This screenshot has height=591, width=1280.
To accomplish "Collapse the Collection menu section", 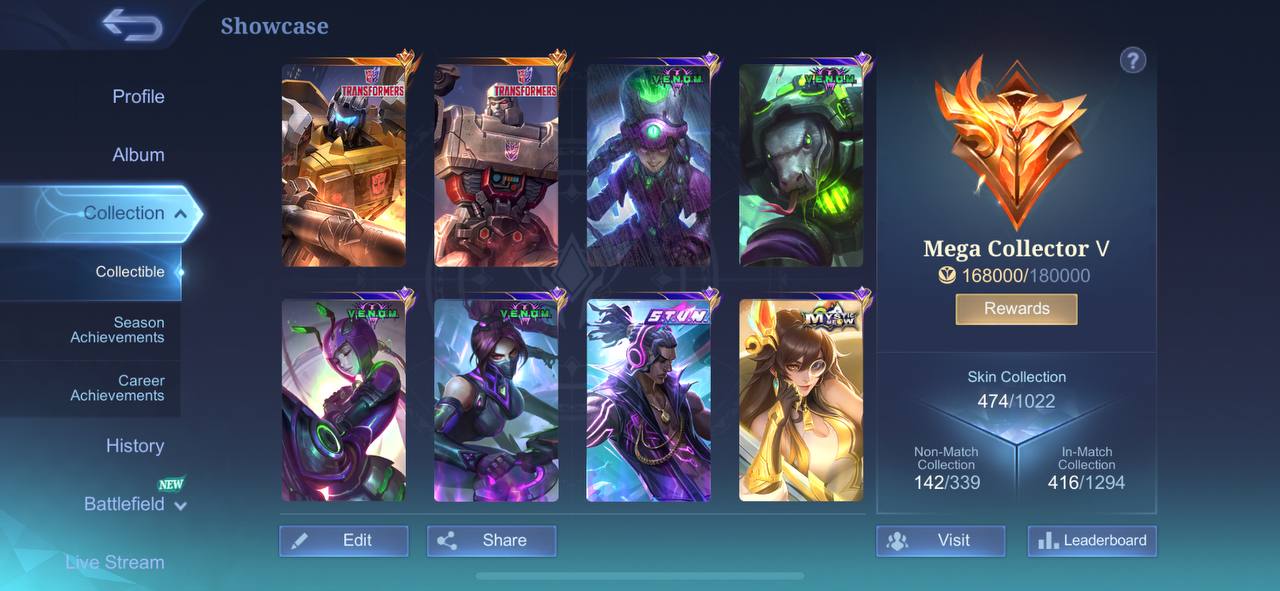I will pyautogui.click(x=179, y=213).
